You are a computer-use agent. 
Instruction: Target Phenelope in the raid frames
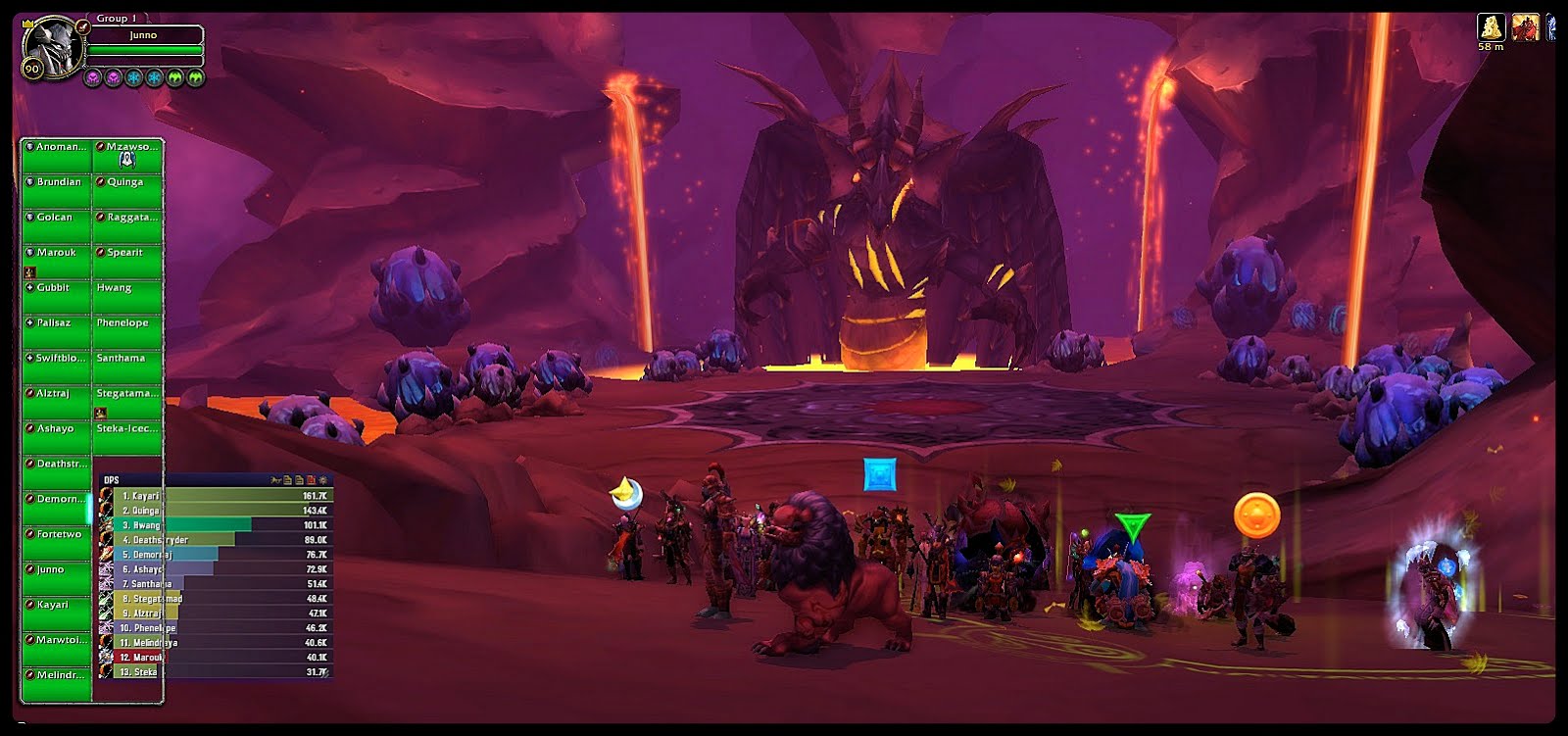click(127, 331)
